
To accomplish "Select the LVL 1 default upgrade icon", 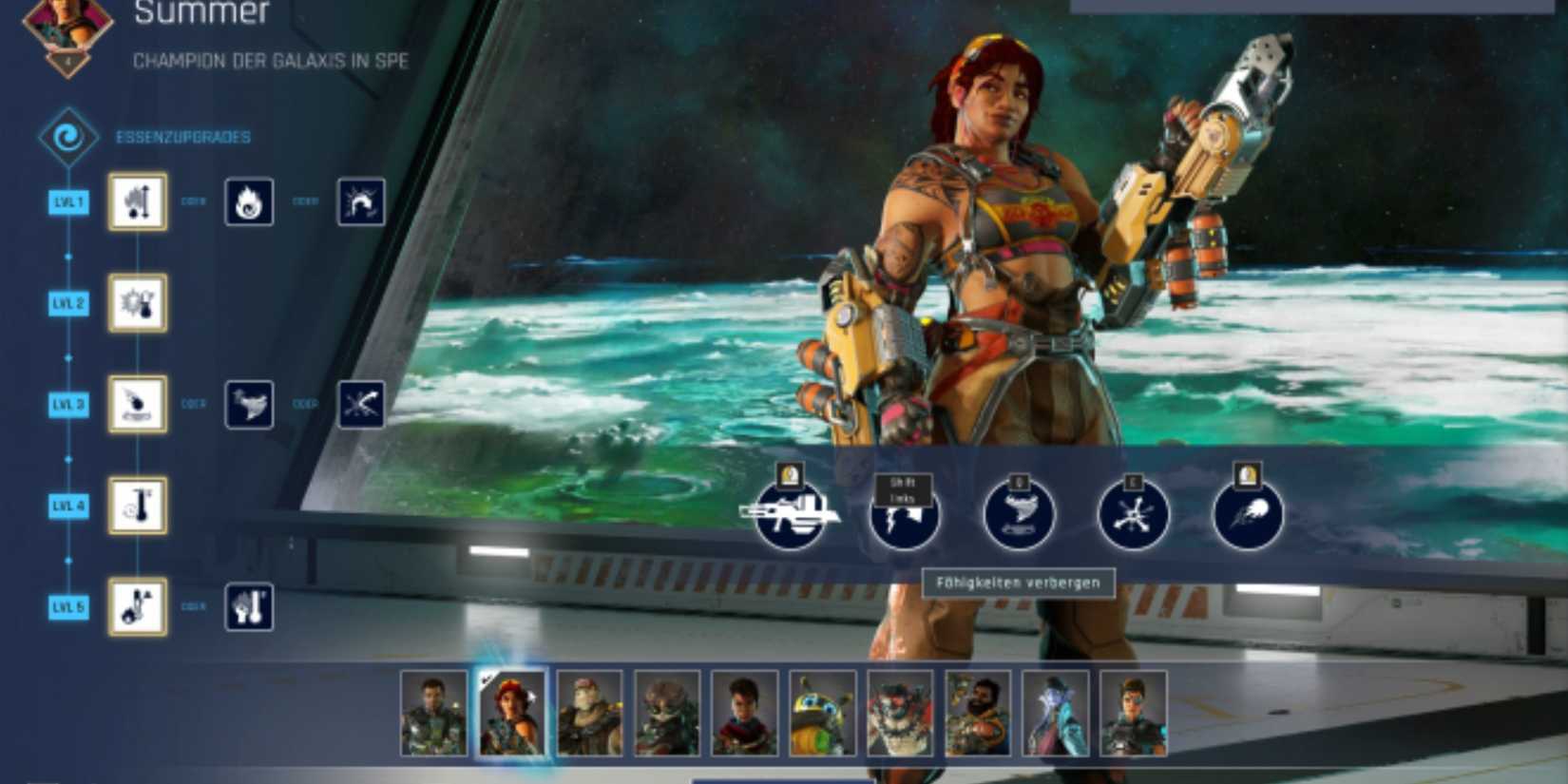I will click(136, 203).
